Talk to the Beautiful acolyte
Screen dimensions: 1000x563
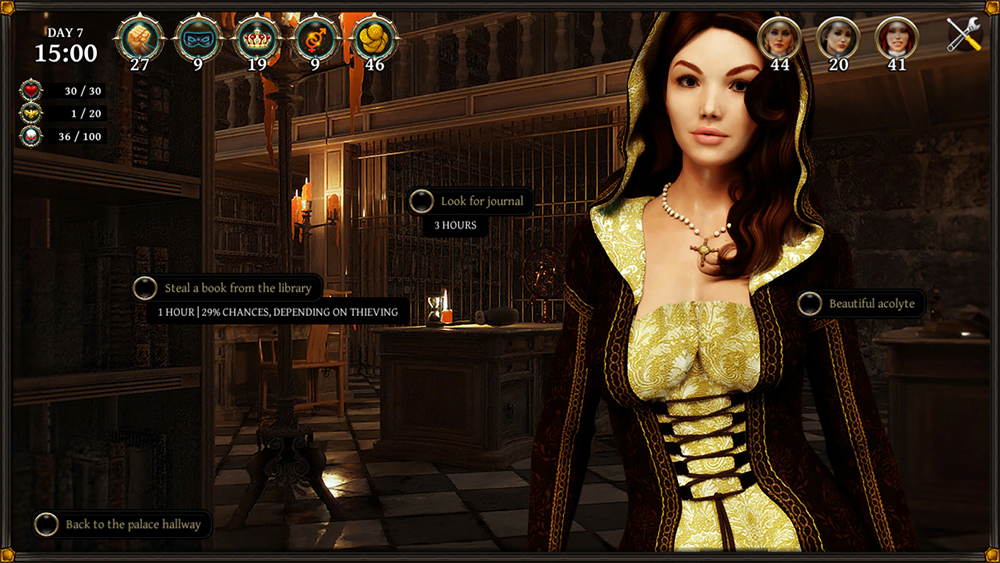click(x=870, y=303)
